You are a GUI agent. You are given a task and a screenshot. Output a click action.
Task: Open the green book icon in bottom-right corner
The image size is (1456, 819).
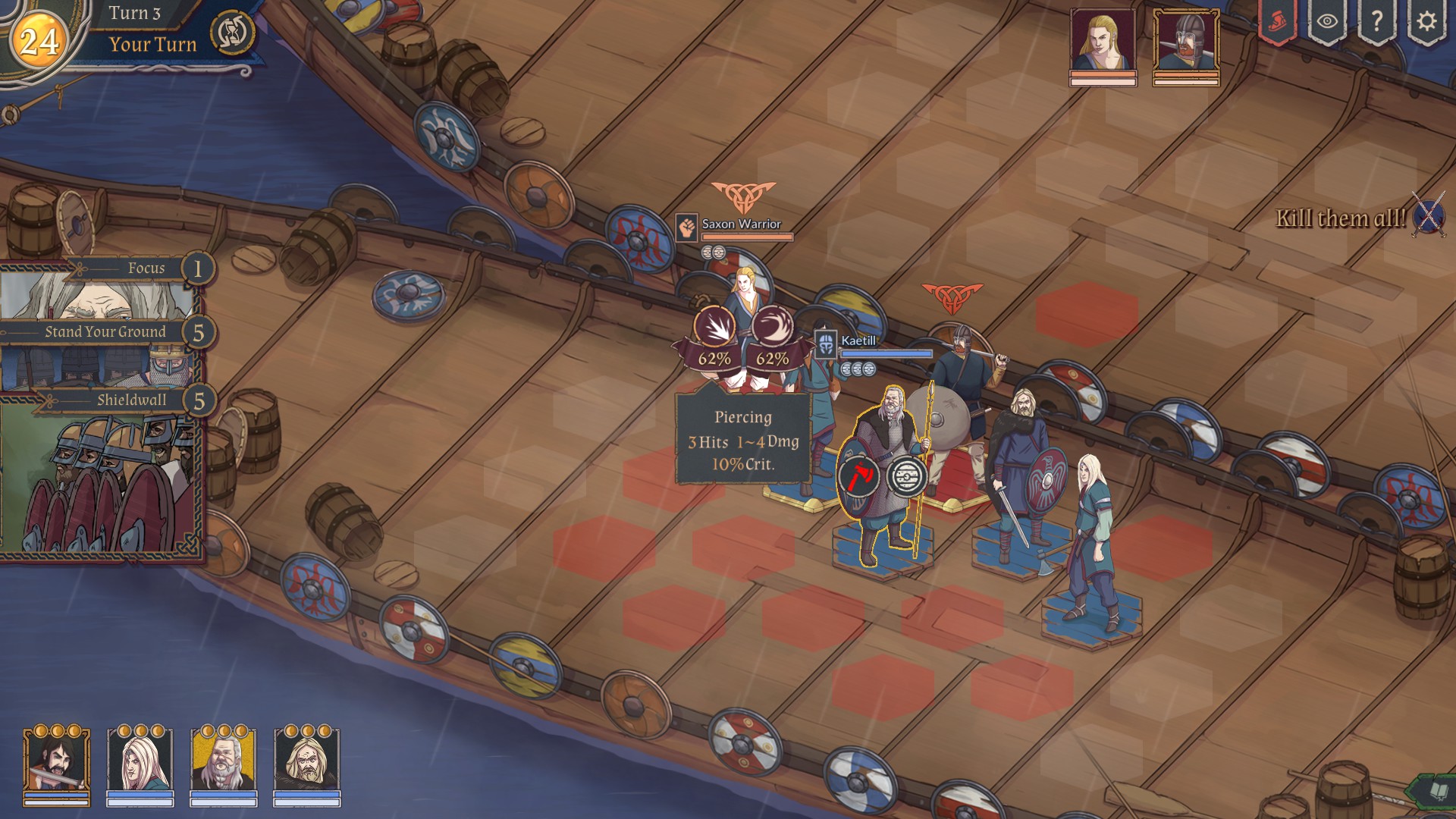1440,789
